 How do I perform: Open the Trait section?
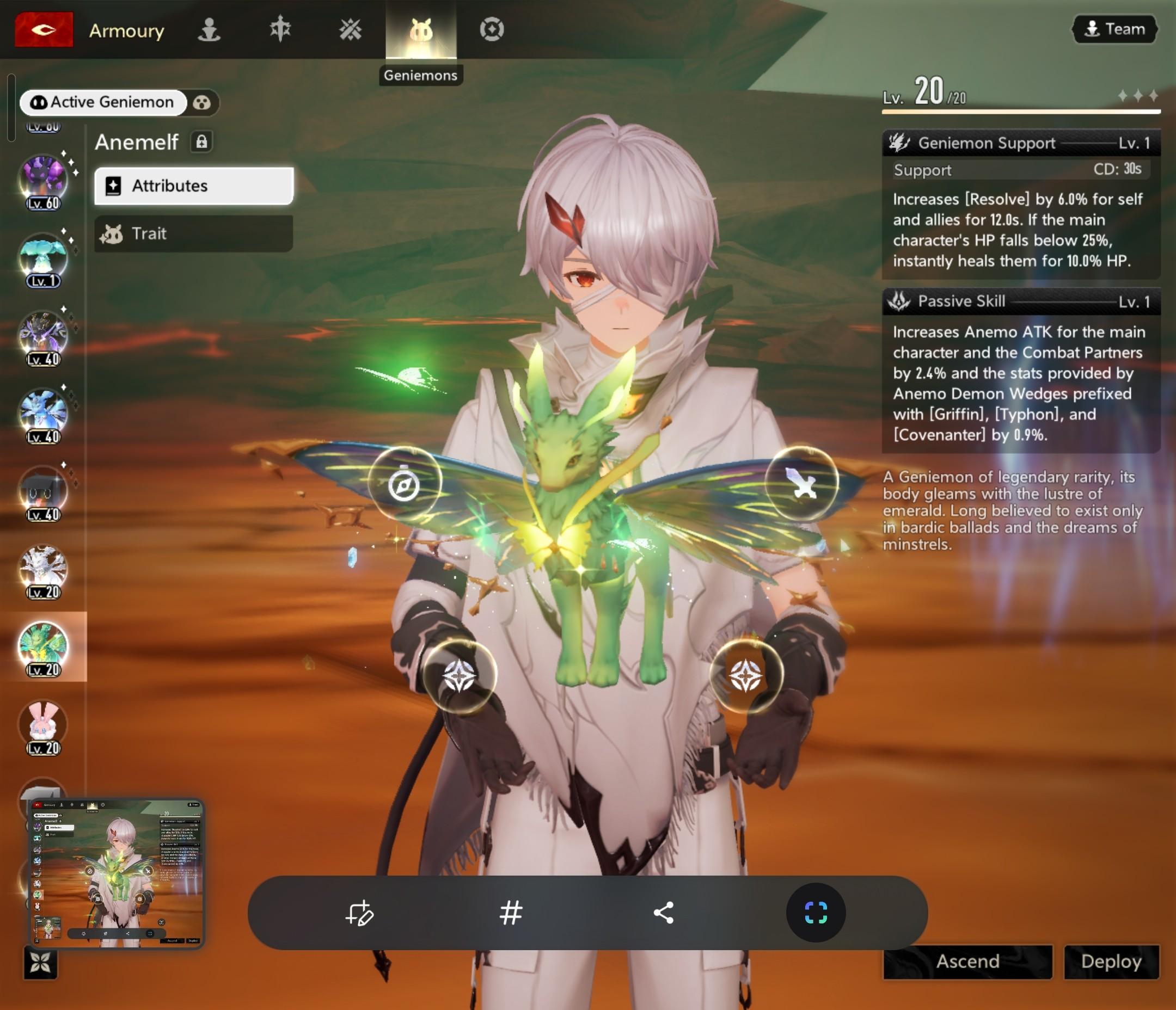pos(194,233)
